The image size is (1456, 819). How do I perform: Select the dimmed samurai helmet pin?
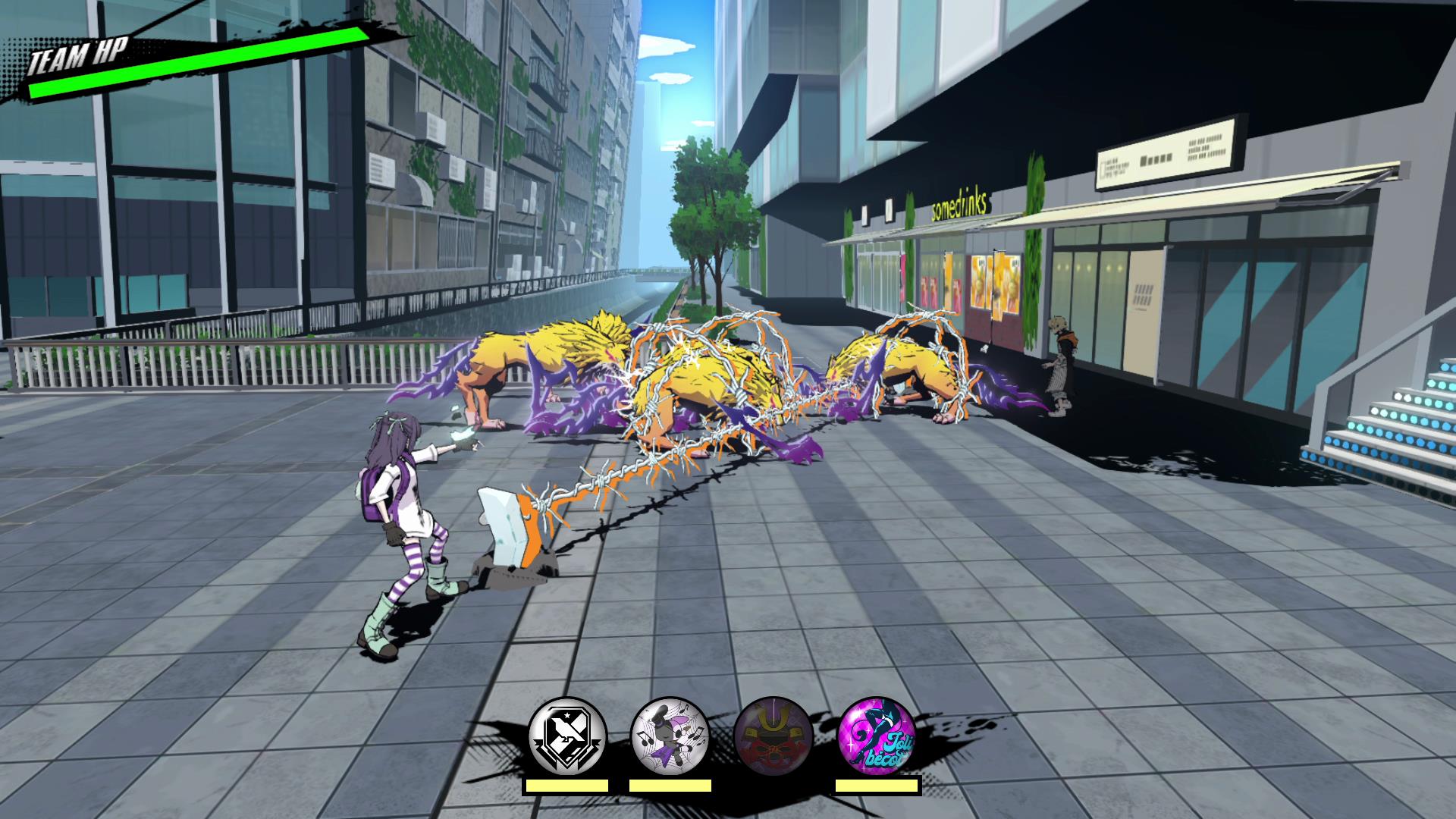(773, 736)
